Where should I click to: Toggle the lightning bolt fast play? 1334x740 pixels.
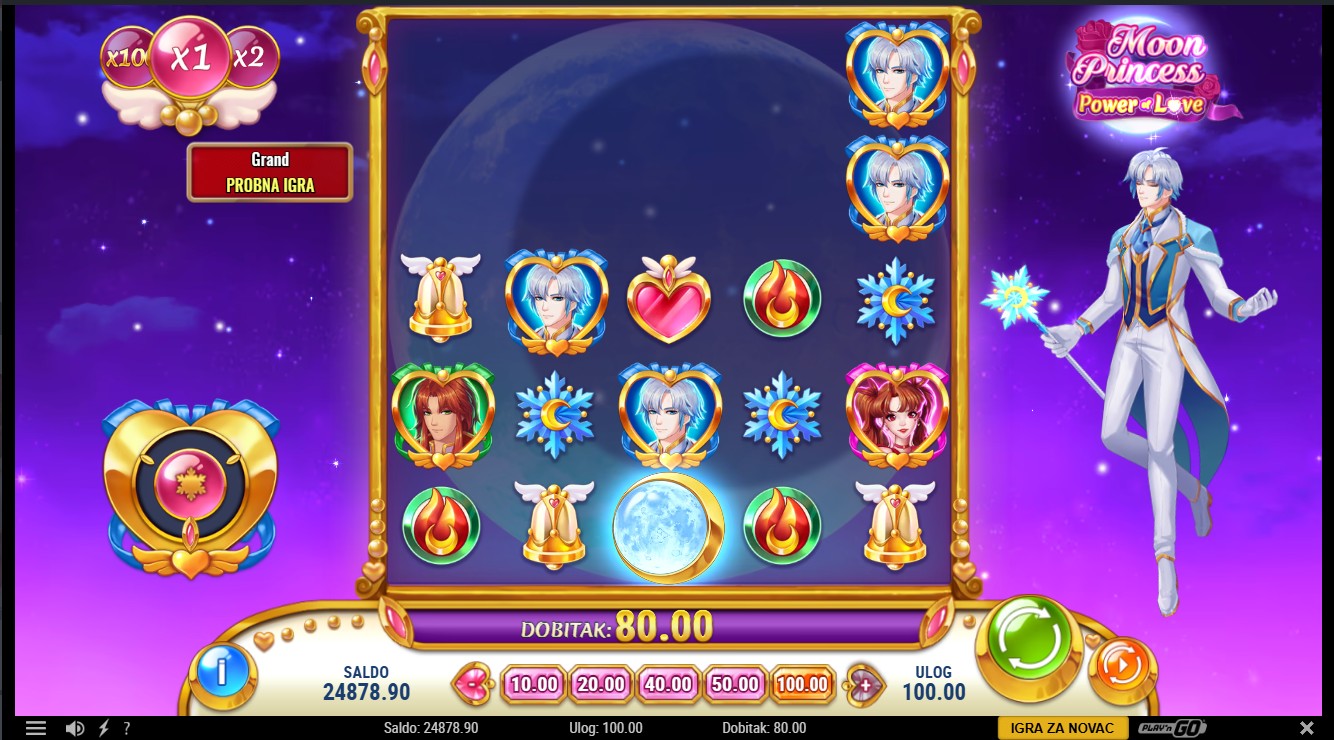click(104, 728)
